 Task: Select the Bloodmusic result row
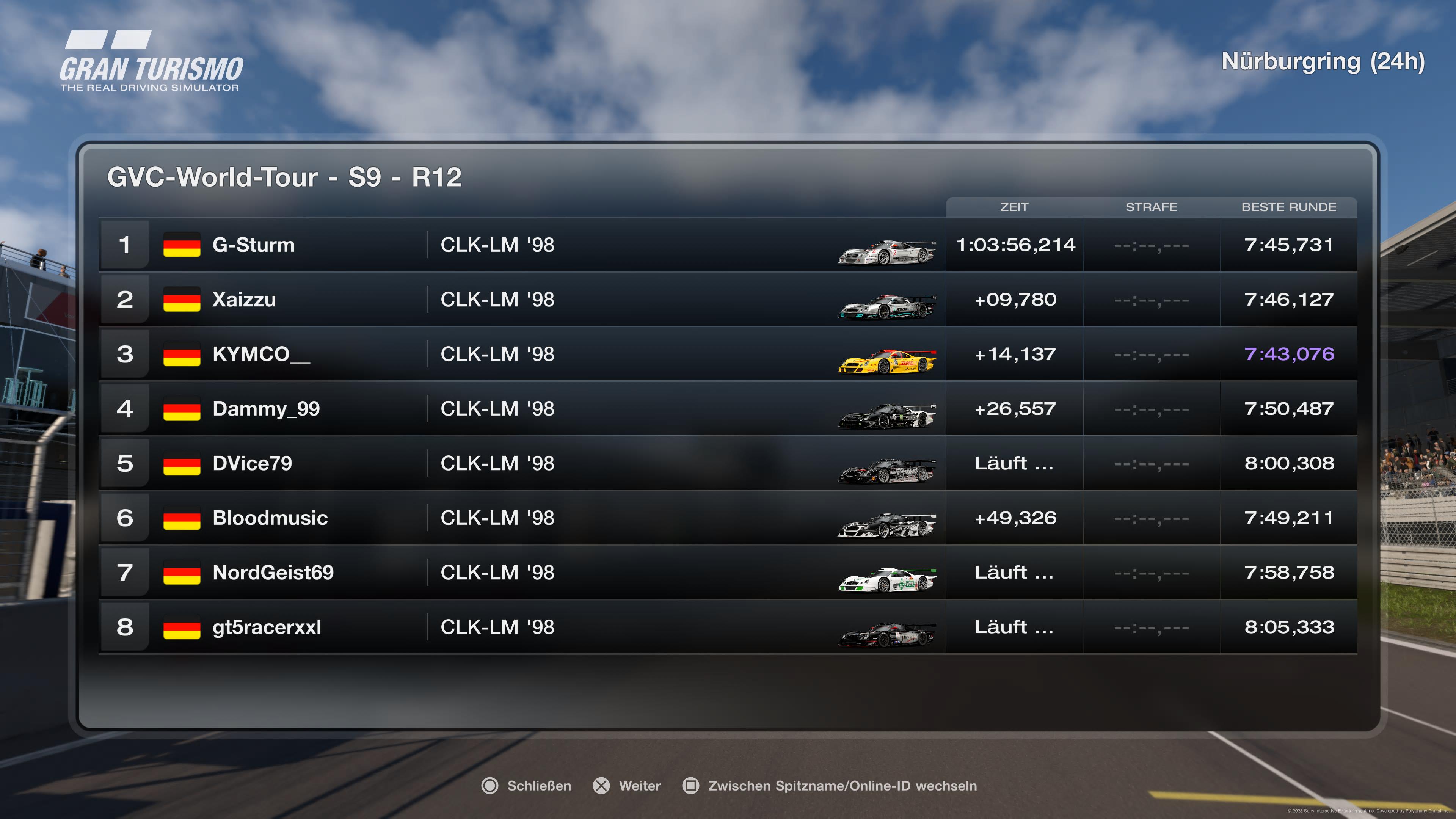point(270,518)
